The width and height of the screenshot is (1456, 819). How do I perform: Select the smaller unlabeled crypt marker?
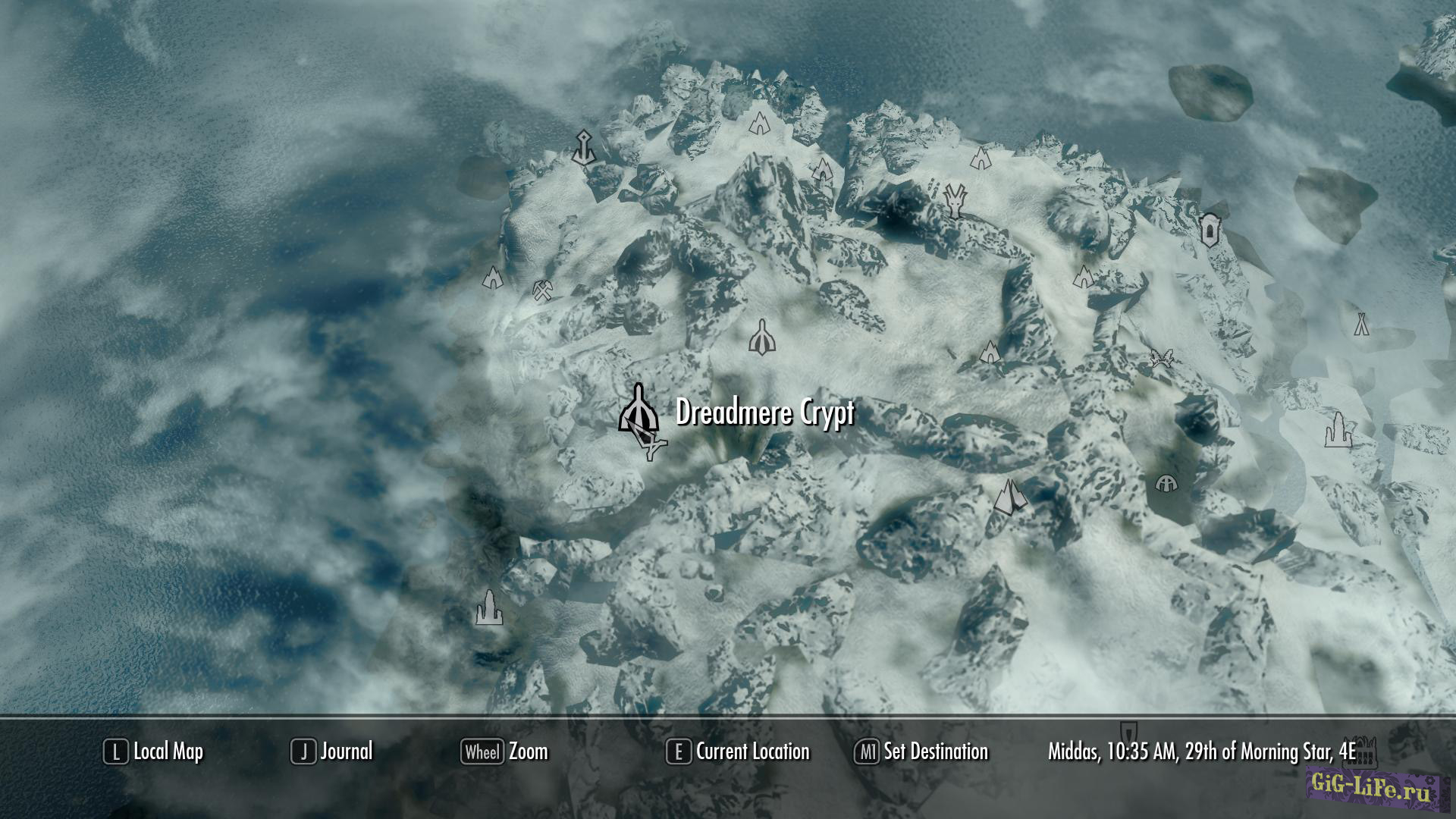(x=761, y=338)
